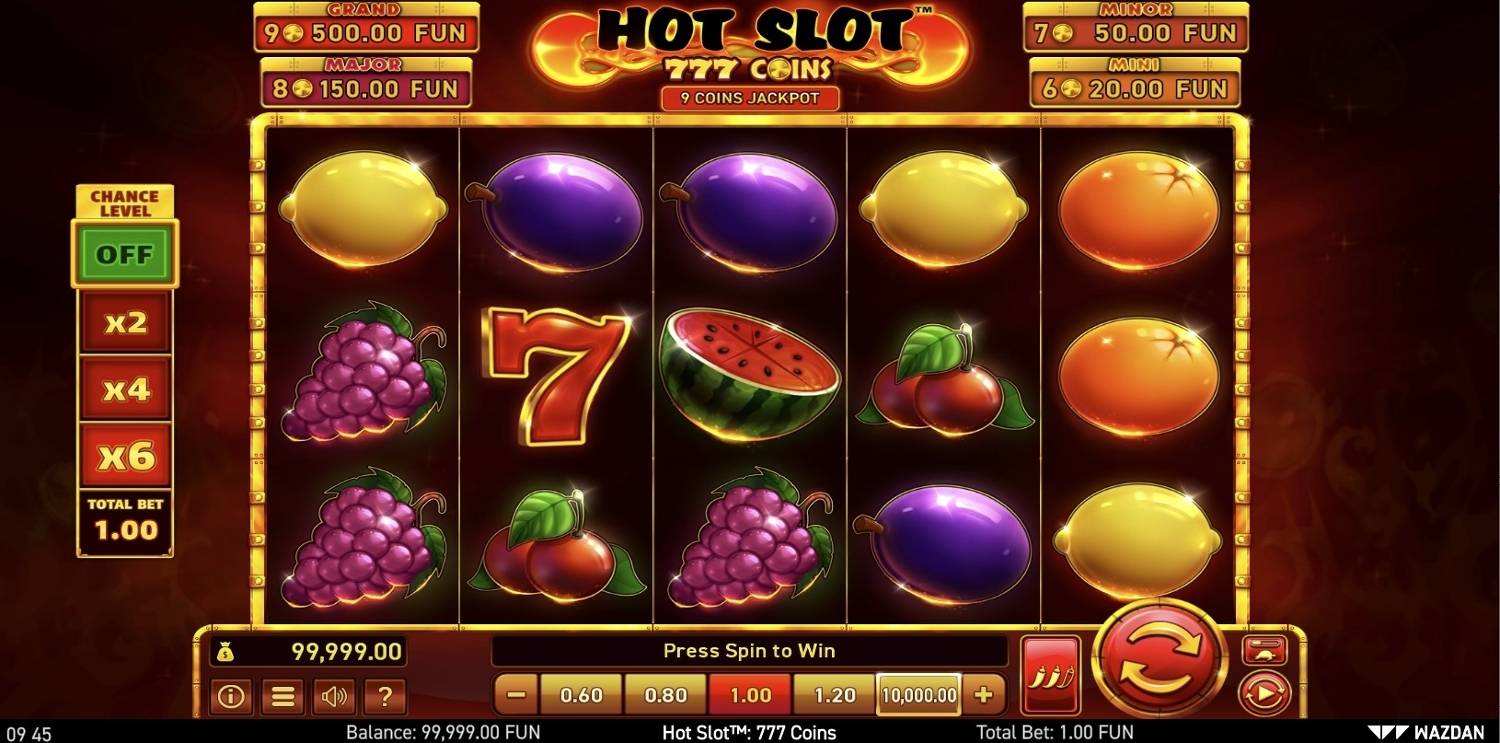Turn off the Chance Level
The width and height of the screenshot is (1500, 743).
124,254
